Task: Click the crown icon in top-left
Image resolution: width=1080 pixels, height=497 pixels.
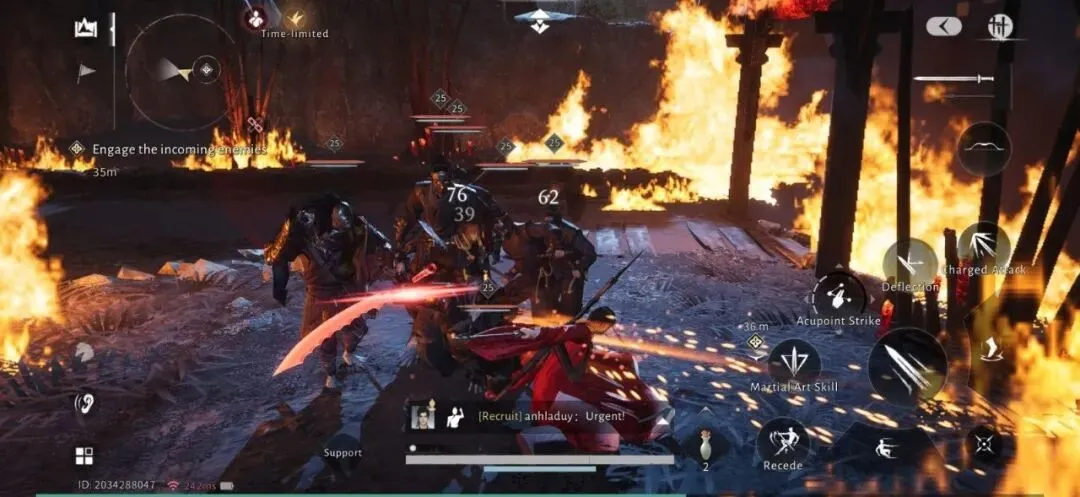Action: [x=85, y=29]
